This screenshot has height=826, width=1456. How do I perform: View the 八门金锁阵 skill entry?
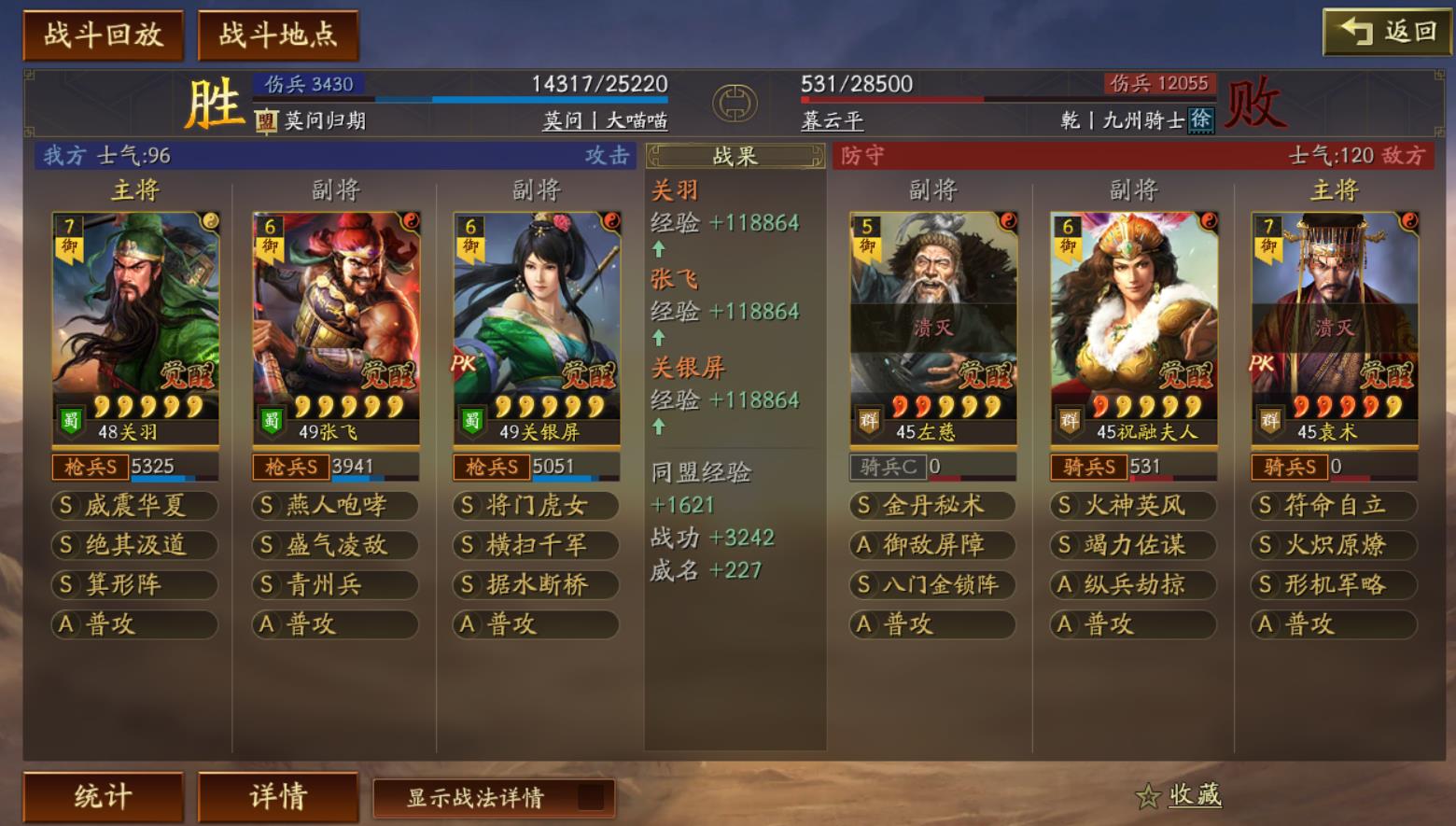point(933,585)
